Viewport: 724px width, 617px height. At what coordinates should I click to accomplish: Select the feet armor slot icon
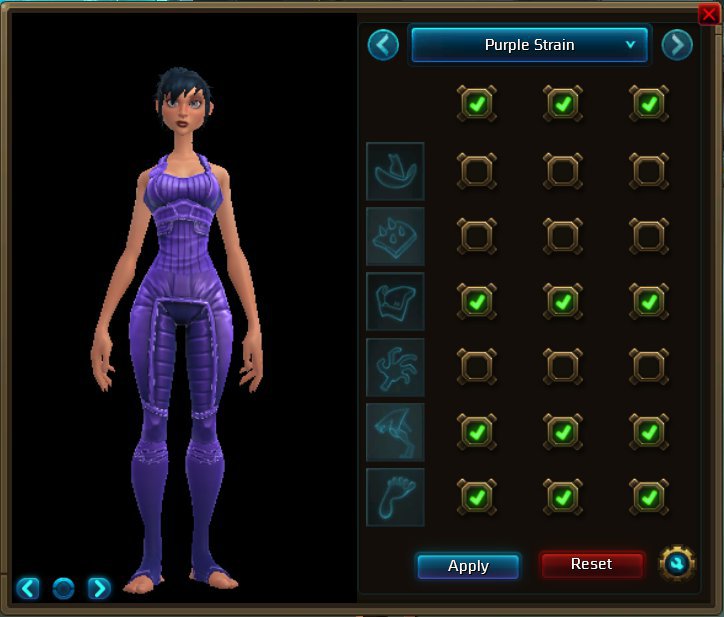(395, 497)
